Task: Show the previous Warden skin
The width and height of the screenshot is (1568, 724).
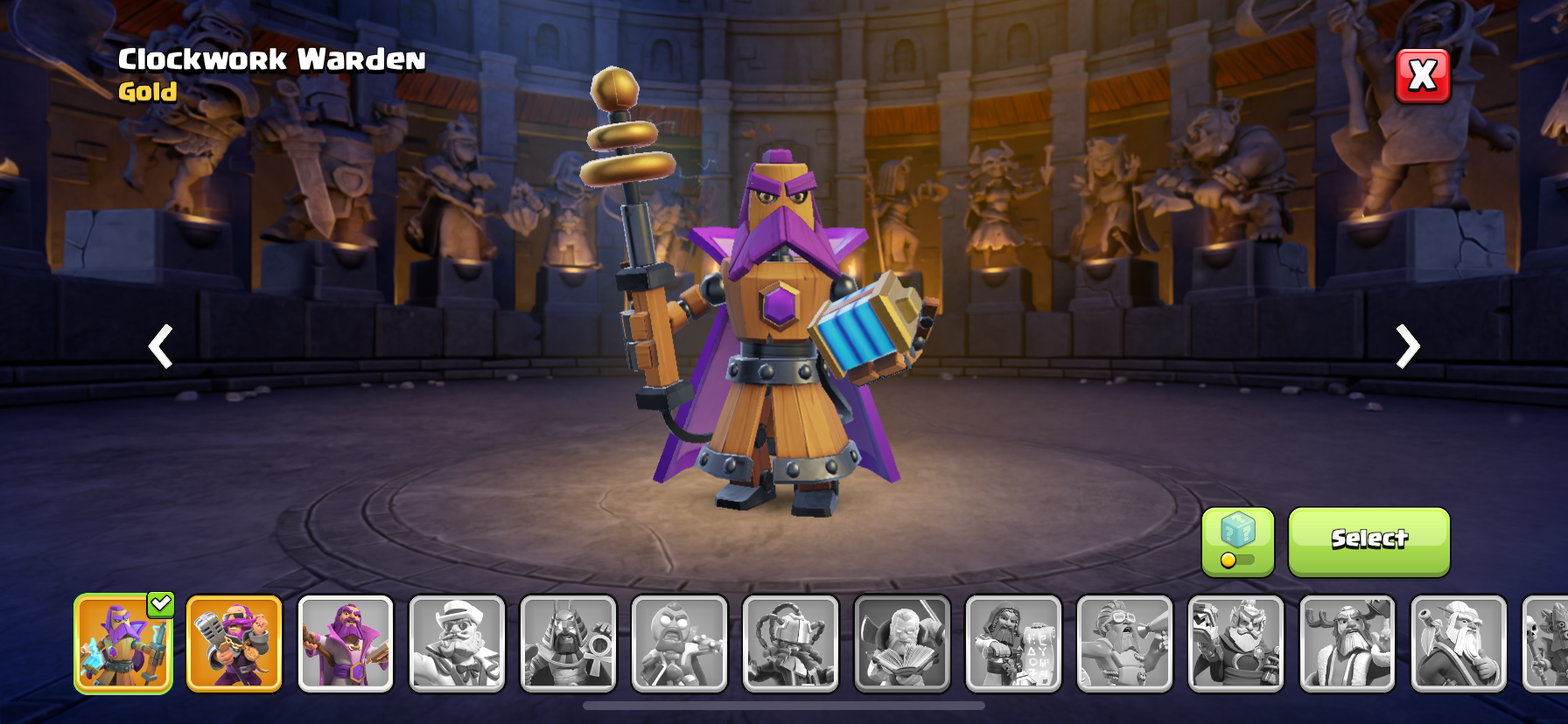Action: click(x=160, y=346)
